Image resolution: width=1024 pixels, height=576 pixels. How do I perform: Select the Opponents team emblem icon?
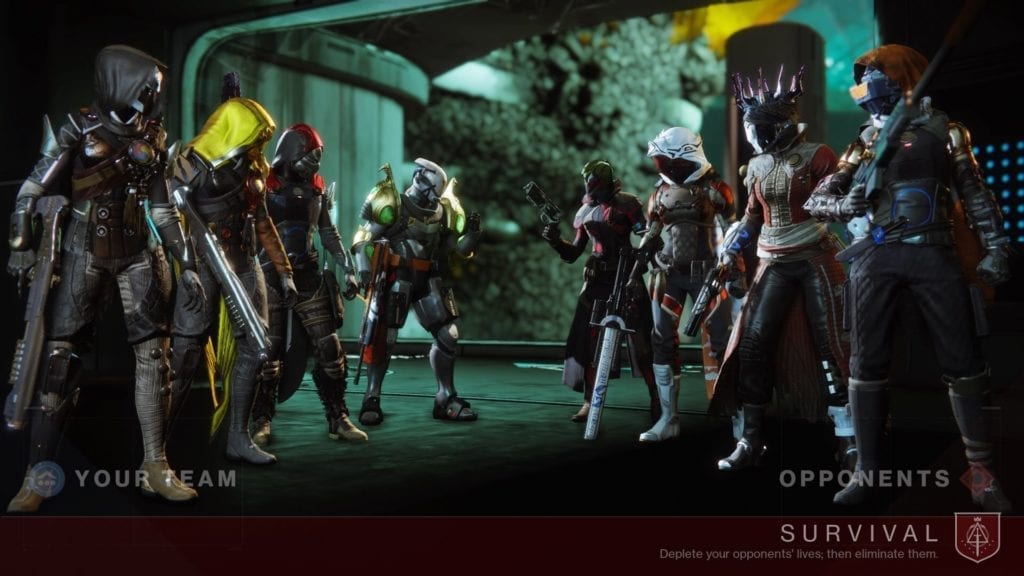[x=978, y=478]
